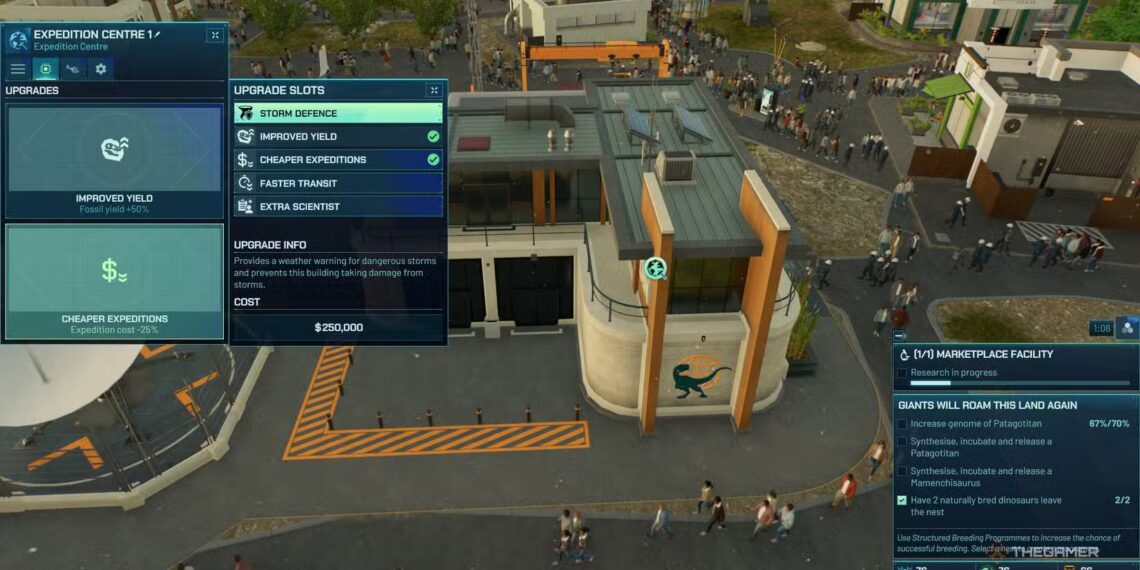
Task: Click the $250,000 upgrade cost button
Action: click(x=338, y=327)
